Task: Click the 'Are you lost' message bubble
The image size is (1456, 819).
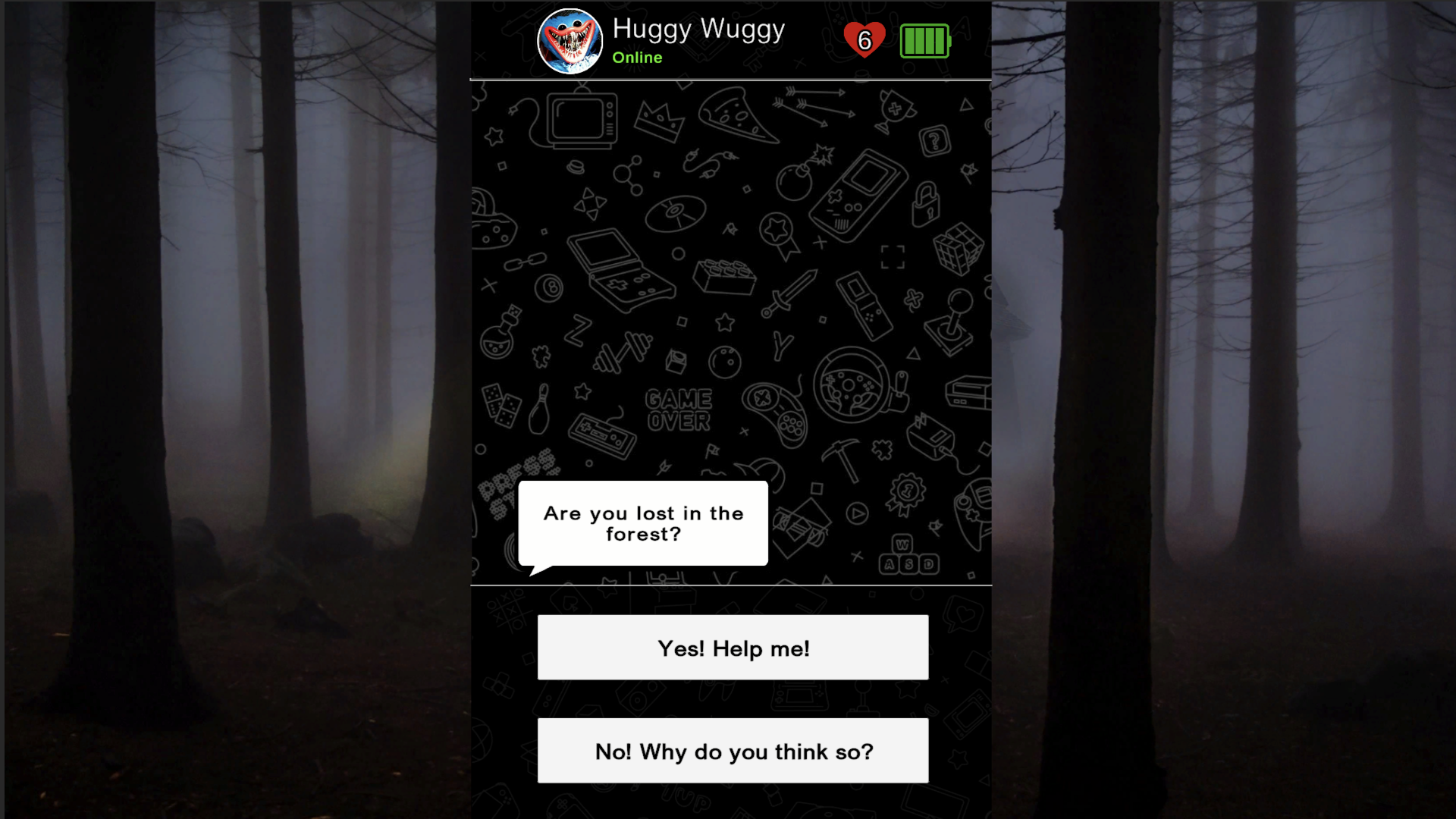Action: click(643, 523)
